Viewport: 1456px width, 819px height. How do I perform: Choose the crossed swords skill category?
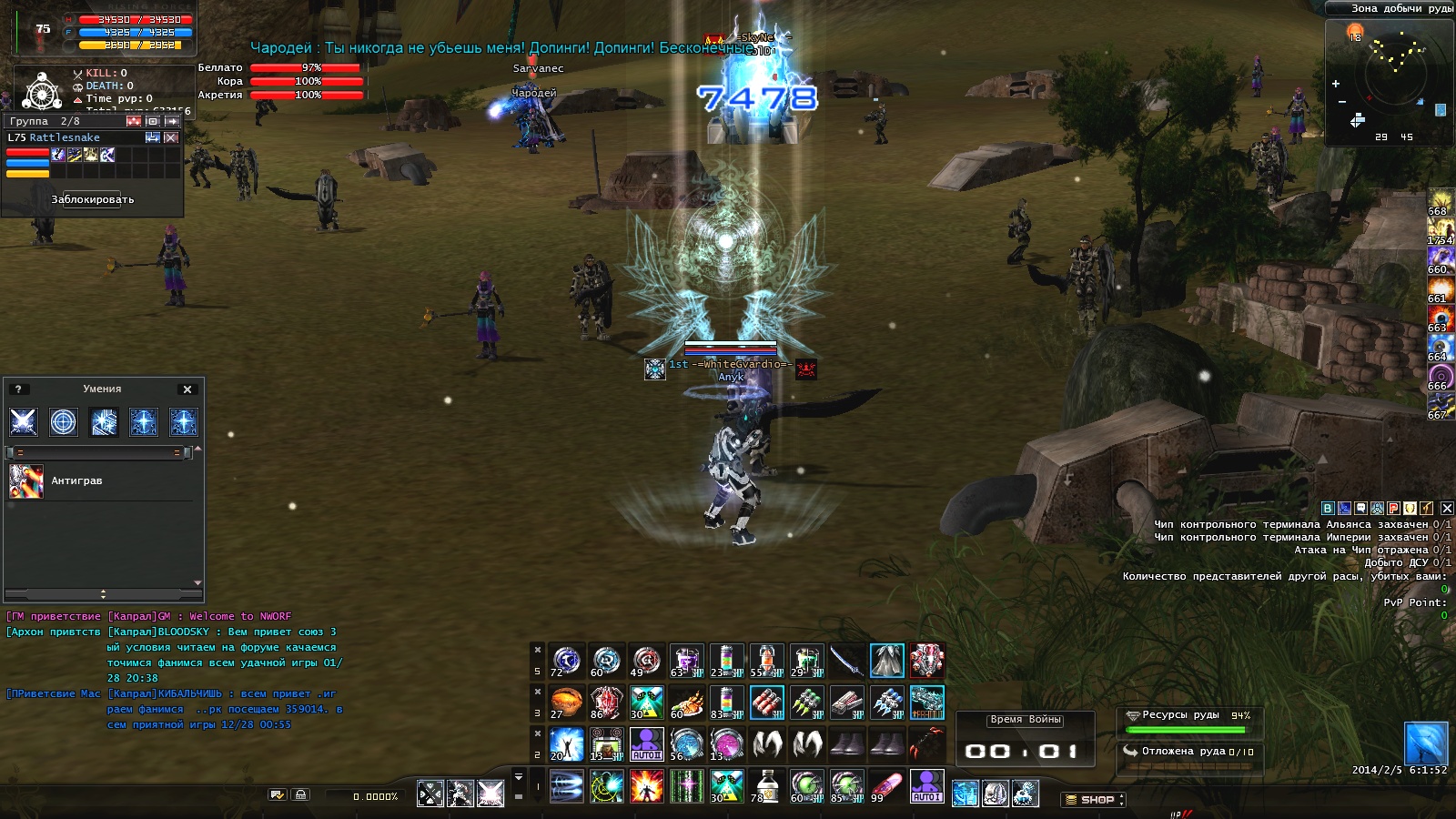point(24,422)
